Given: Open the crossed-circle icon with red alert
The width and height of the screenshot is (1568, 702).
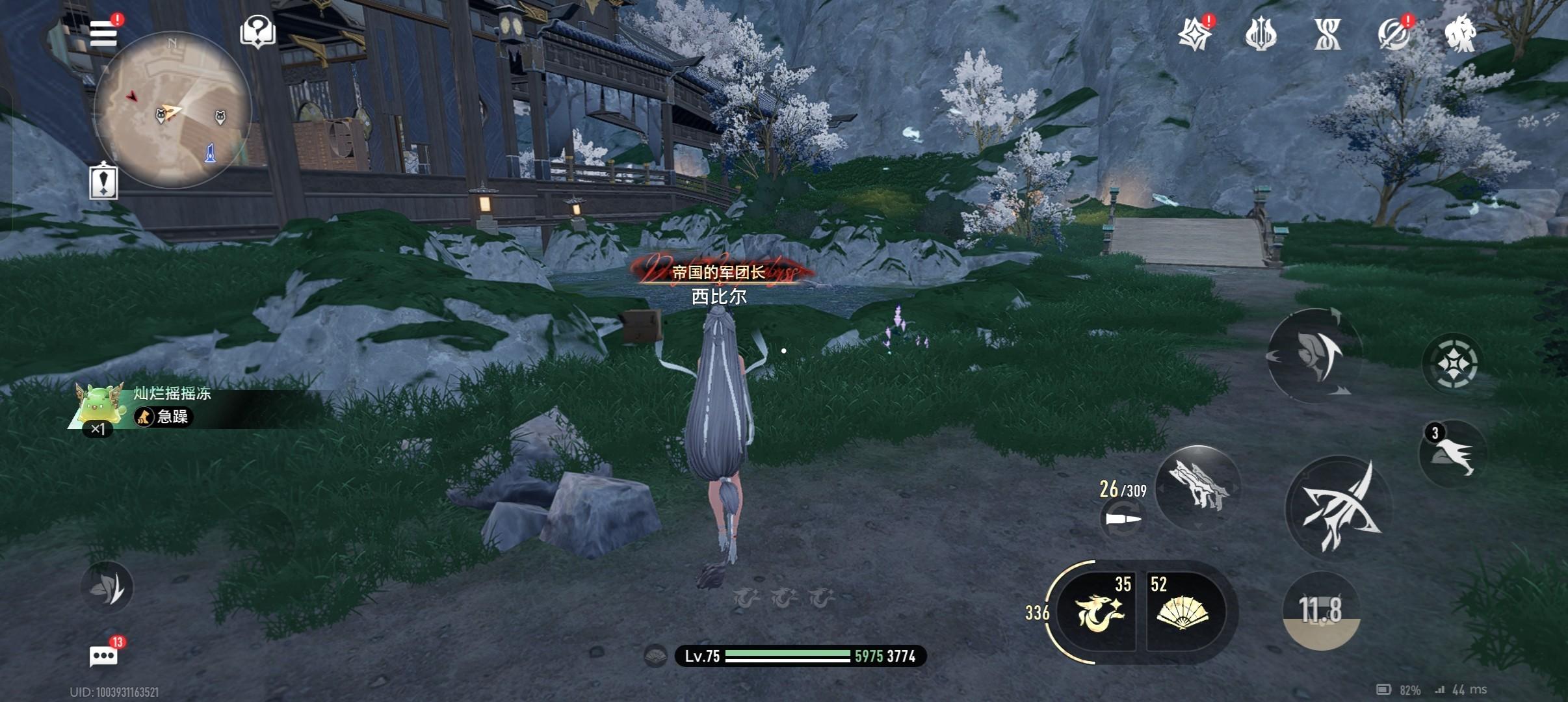Looking at the screenshot, I should (x=1393, y=34).
